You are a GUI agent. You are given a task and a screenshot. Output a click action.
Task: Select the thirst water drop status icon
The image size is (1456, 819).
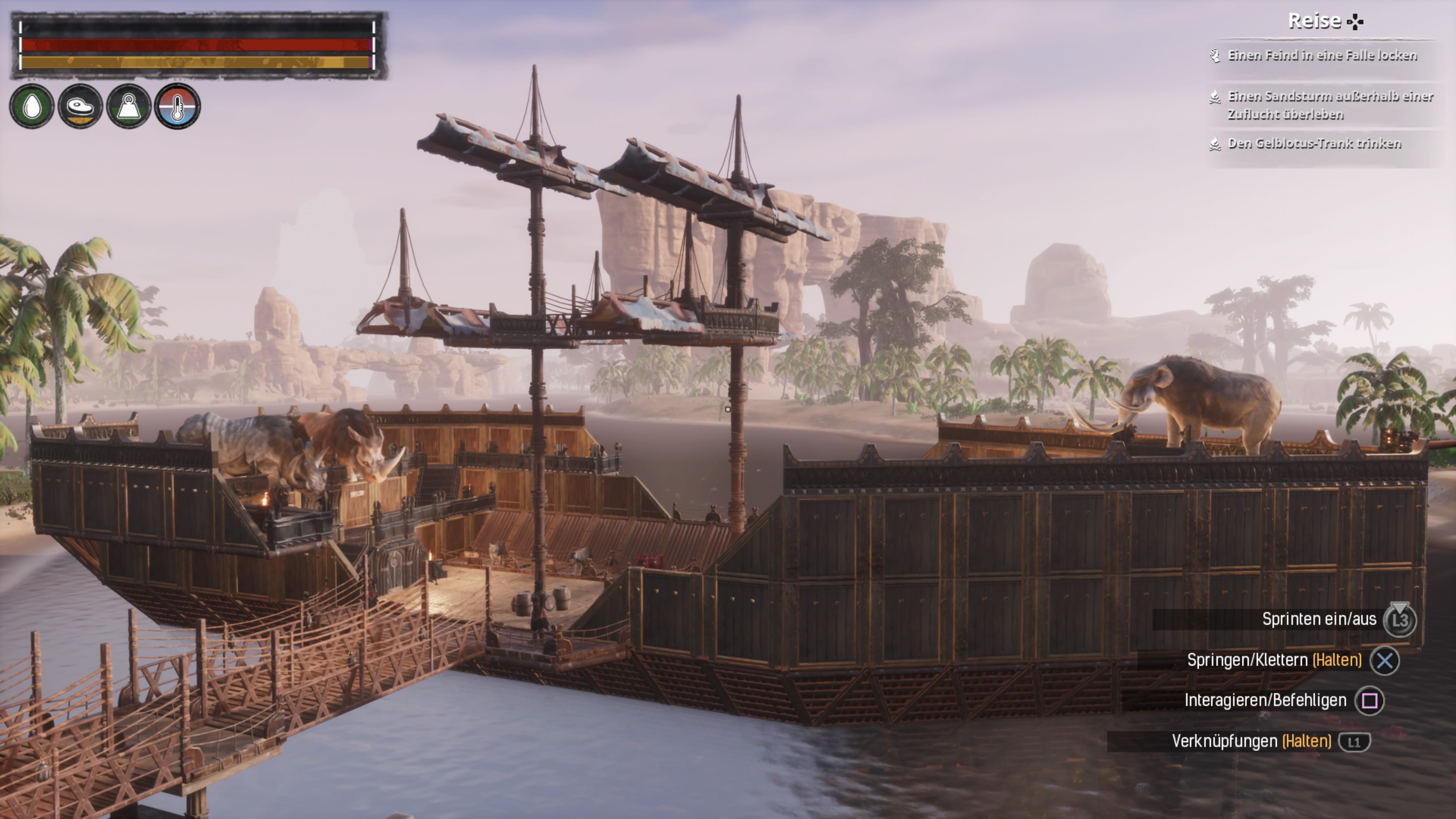tap(31, 106)
